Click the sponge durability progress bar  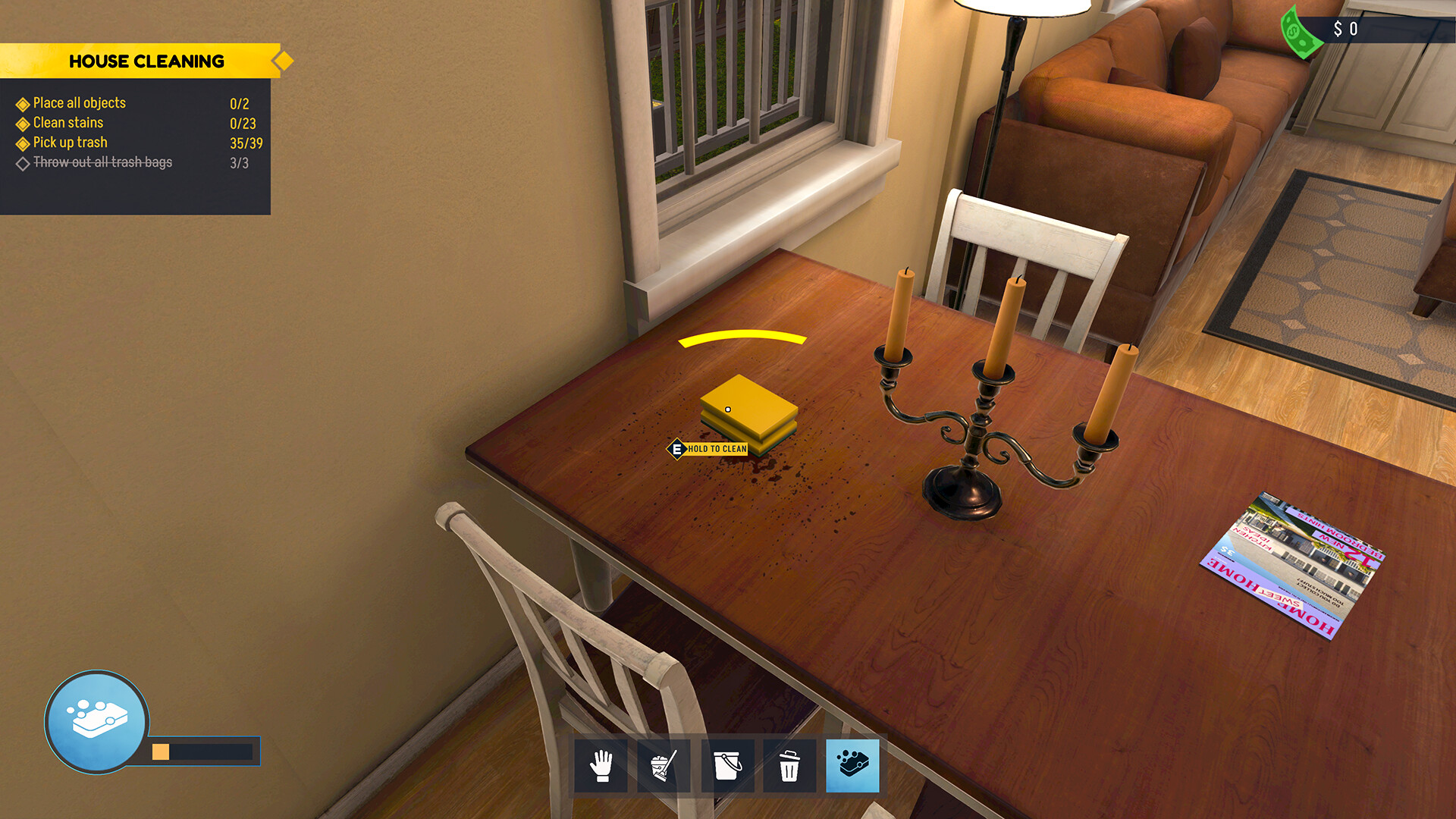tap(201, 752)
